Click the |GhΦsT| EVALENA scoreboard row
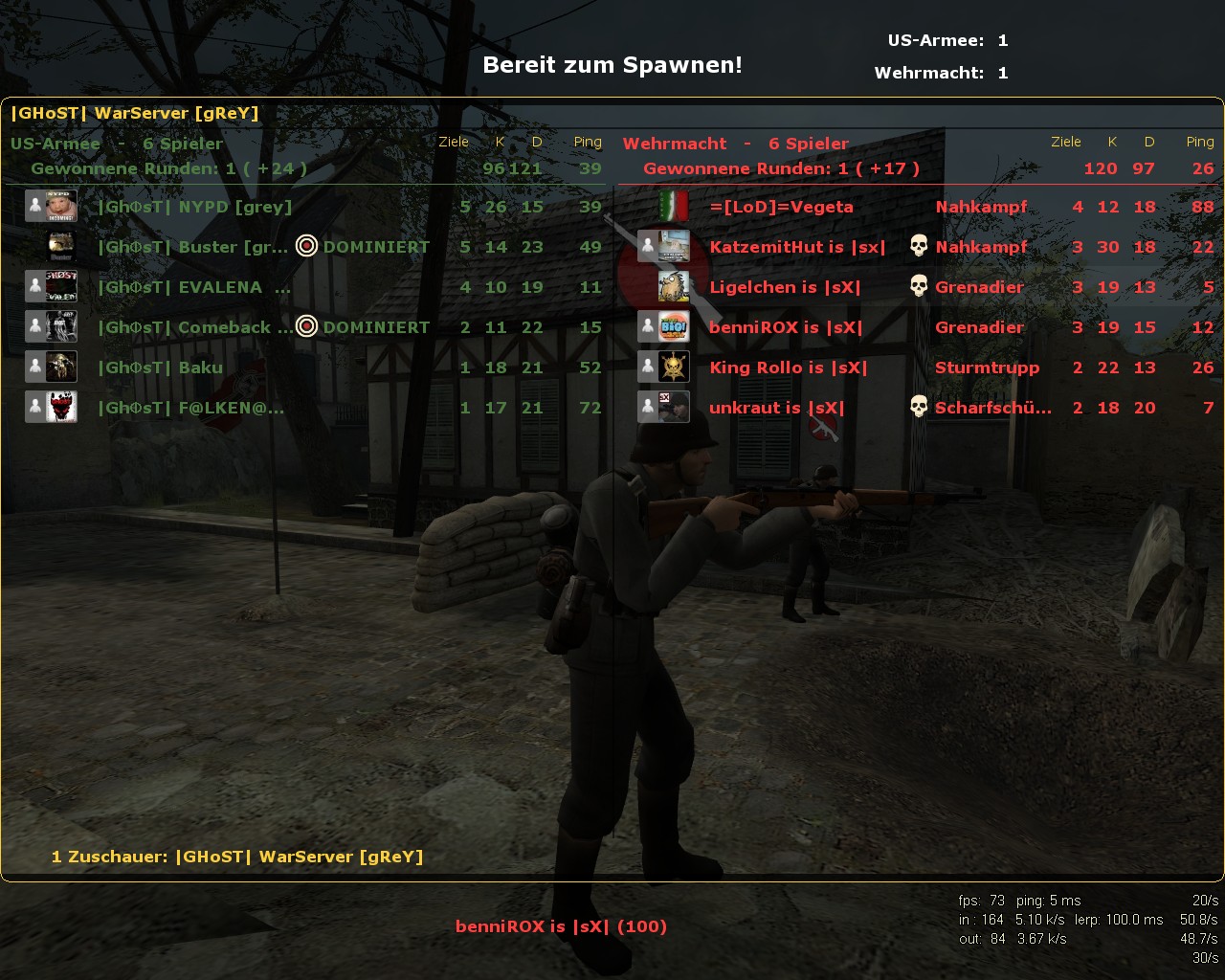 [194, 287]
